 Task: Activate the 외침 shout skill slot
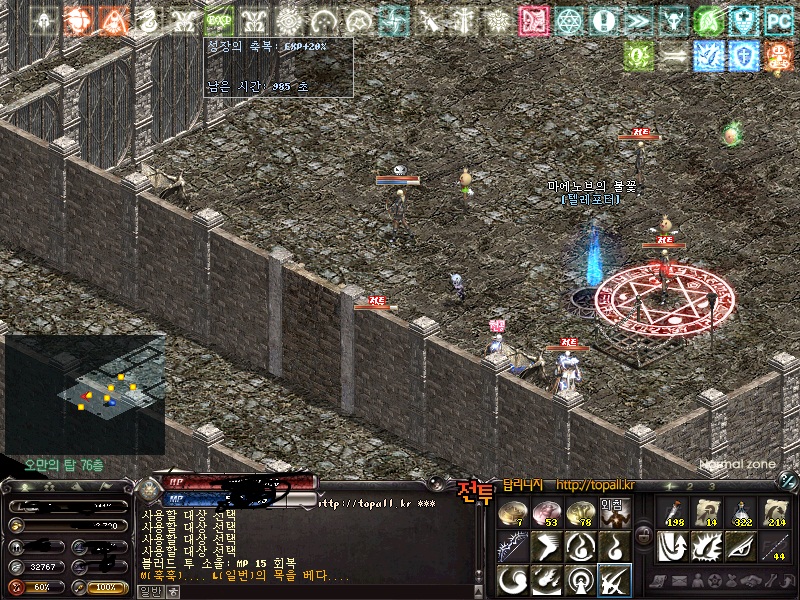click(612, 513)
